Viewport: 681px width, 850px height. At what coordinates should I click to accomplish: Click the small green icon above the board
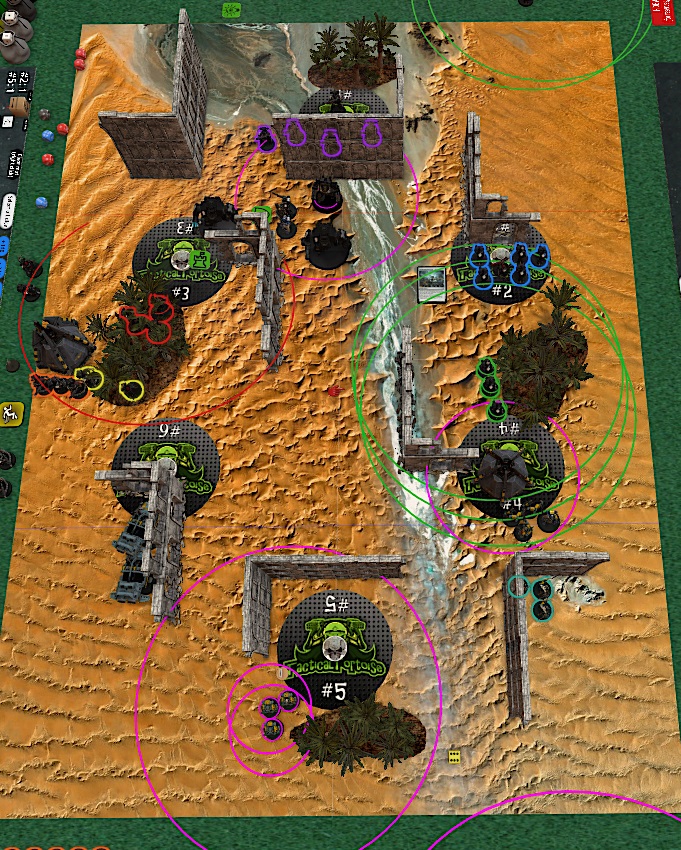(x=231, y=9)
